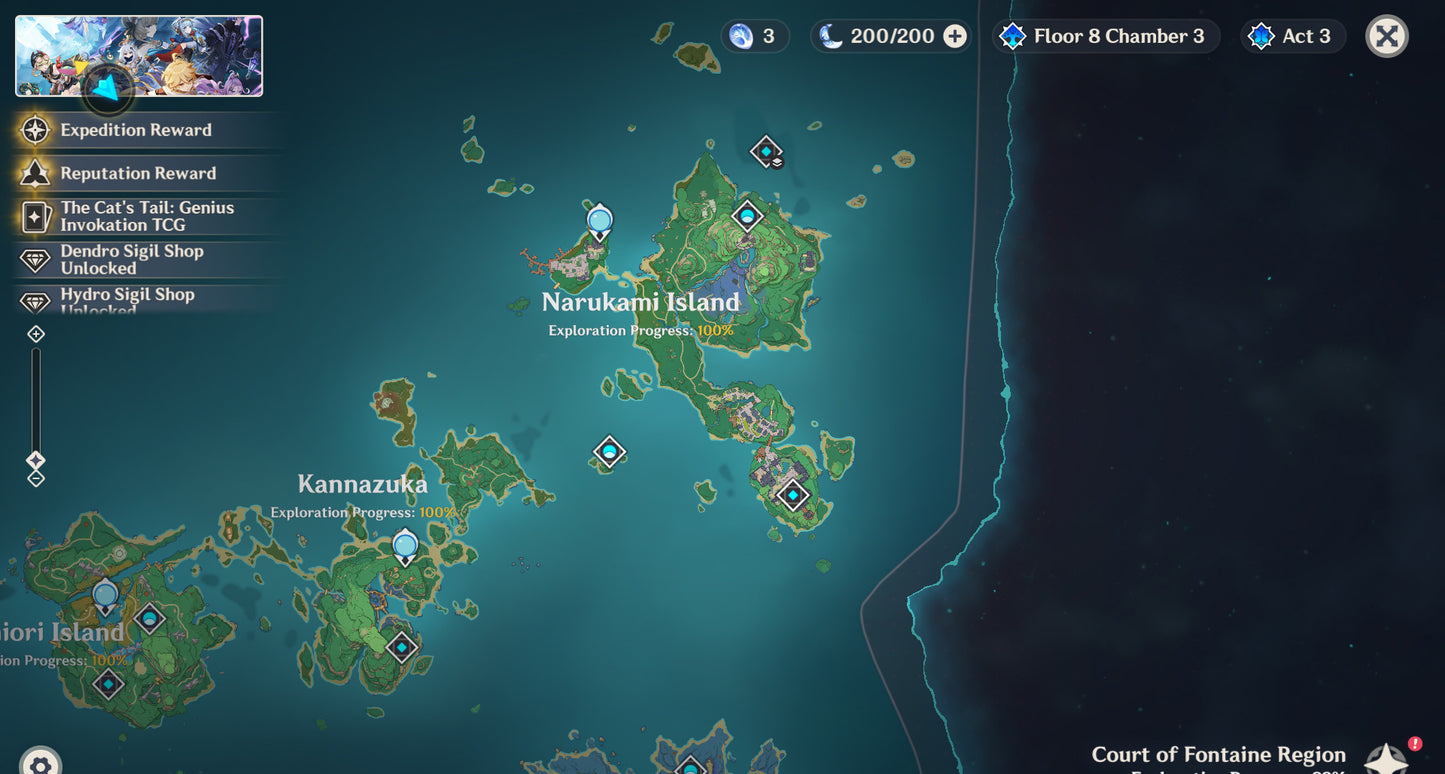Select the Statue of the Seven on Kannazuka

pos(405,546)
